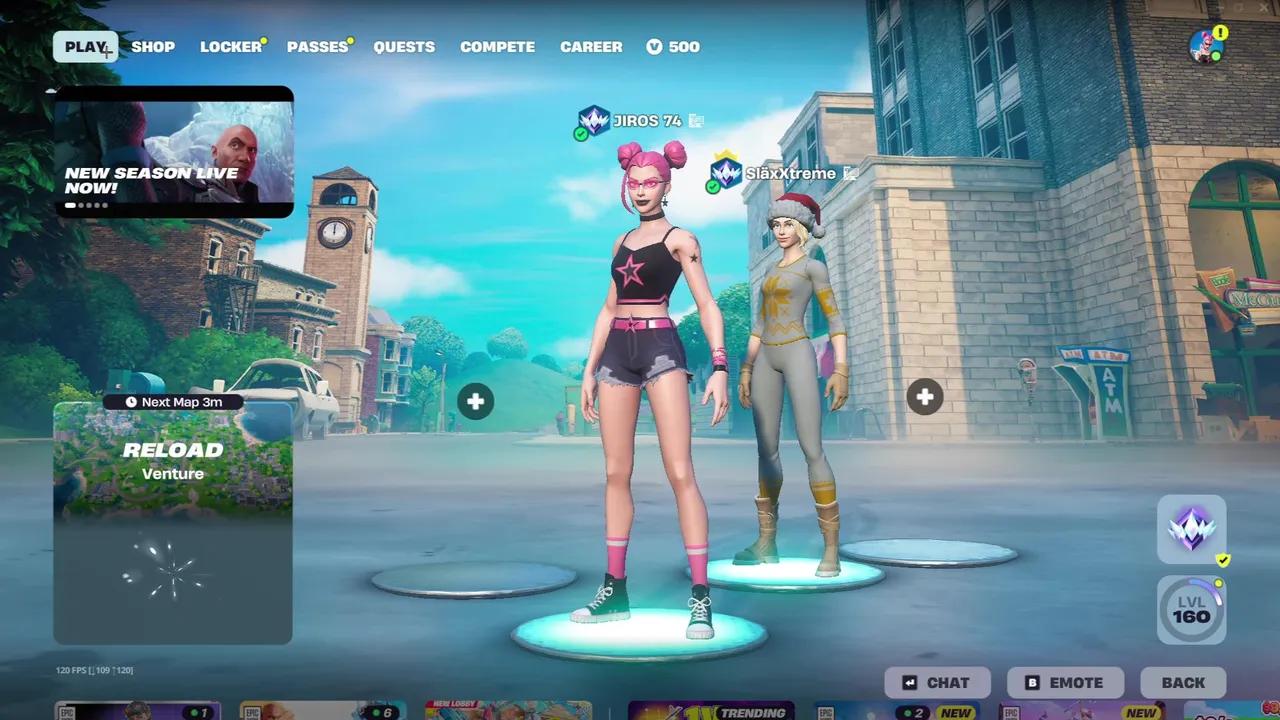Click JIROS 74's rank emblem
1280x720 pixels.
pos(592,120)
